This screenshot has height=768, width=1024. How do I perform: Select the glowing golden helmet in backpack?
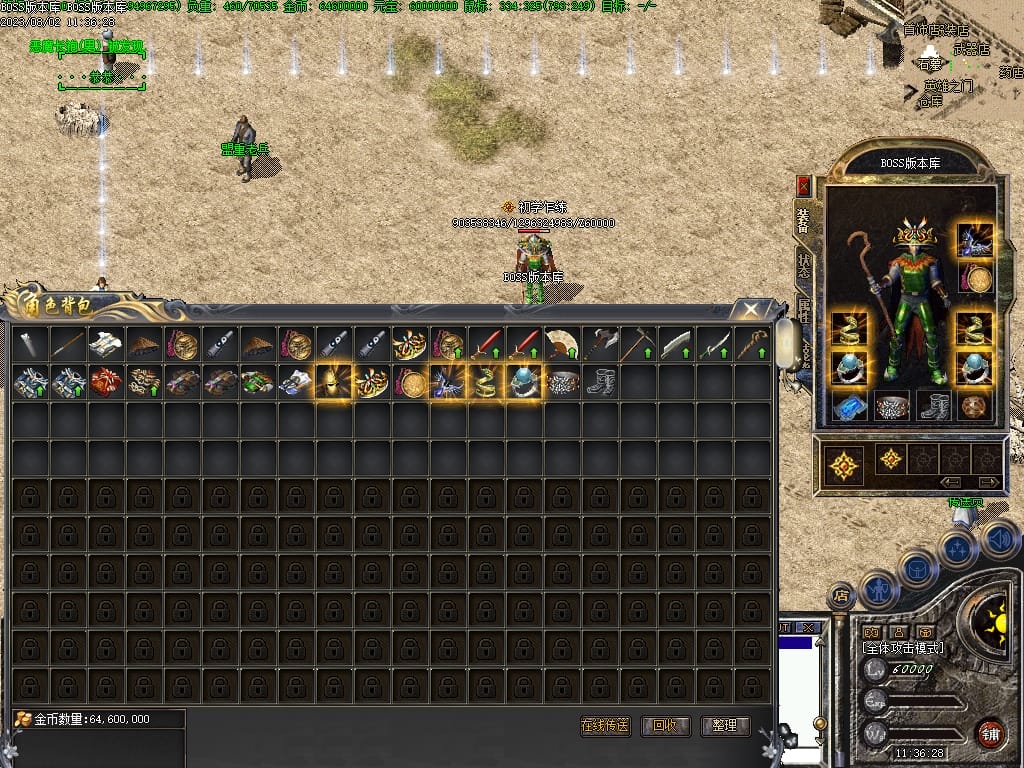(x=334, y=382)
